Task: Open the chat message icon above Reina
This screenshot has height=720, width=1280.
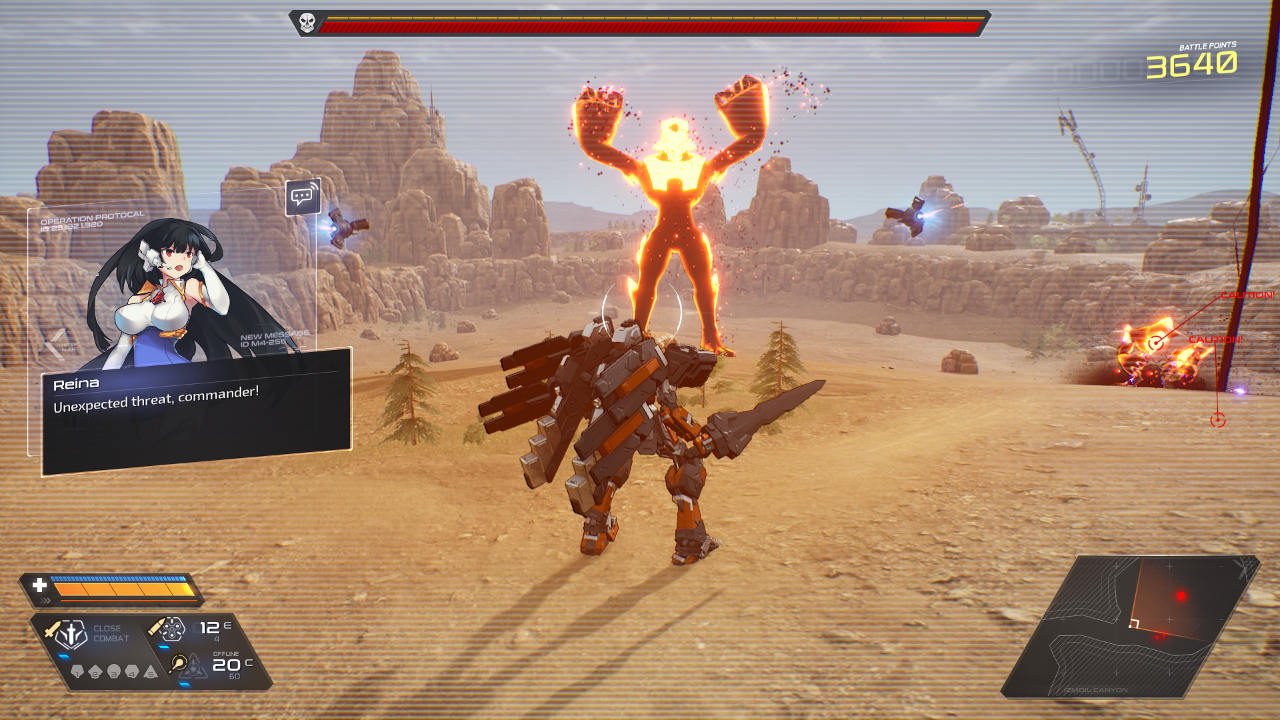Action: click(303, 197)
